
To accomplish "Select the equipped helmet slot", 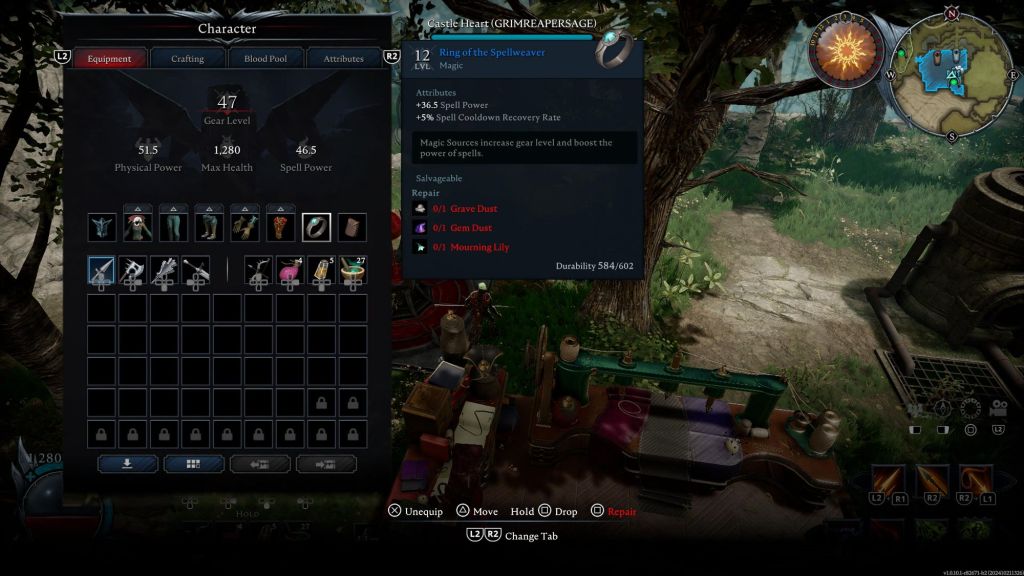I will pyautogui.click(x=102, y=227).
